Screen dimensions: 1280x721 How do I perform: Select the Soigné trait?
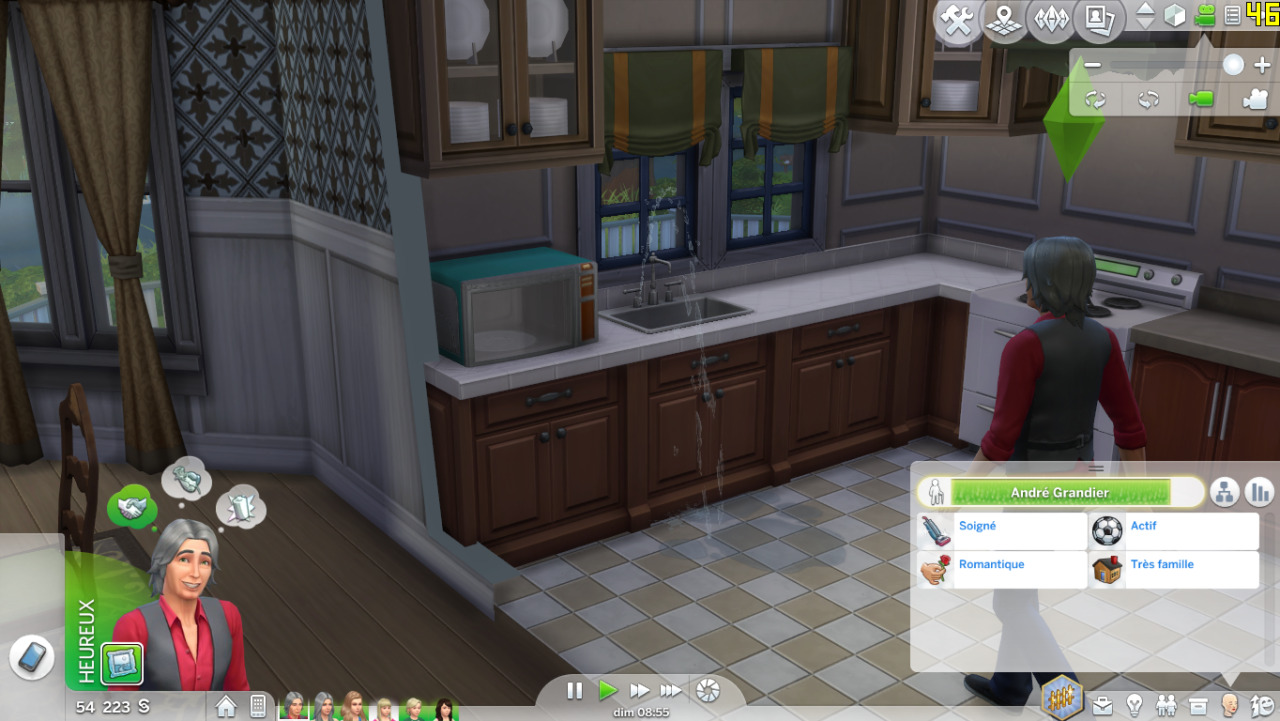[1002, 531]
